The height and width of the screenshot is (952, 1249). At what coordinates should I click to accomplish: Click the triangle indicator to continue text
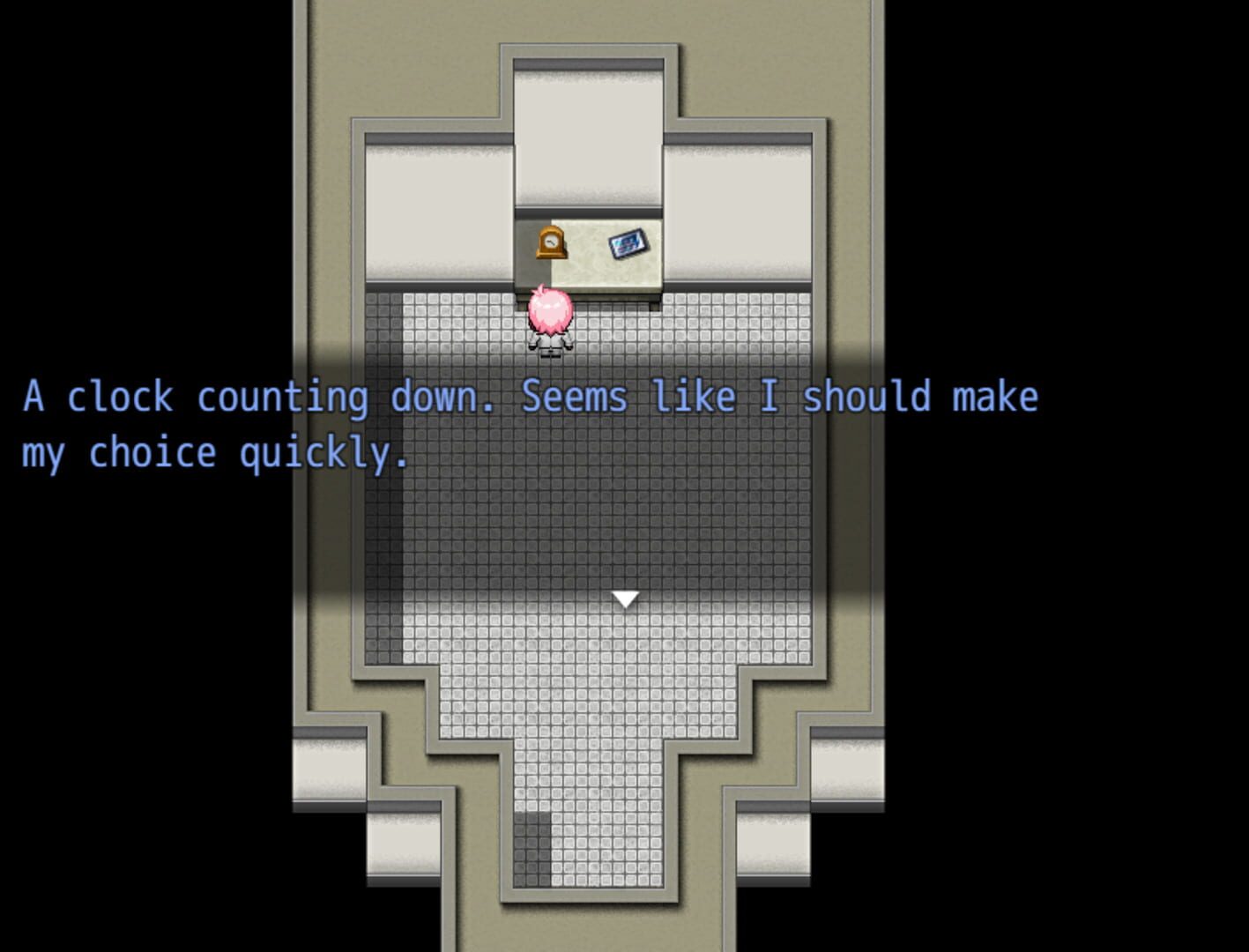point(626,598)
